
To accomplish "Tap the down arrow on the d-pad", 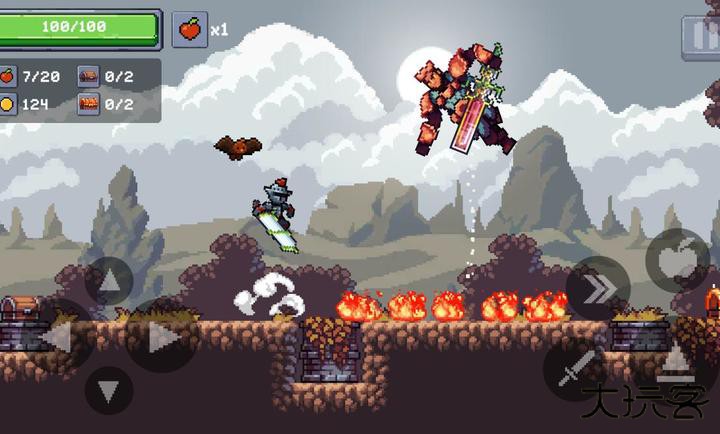I will [x=110, y=390].
